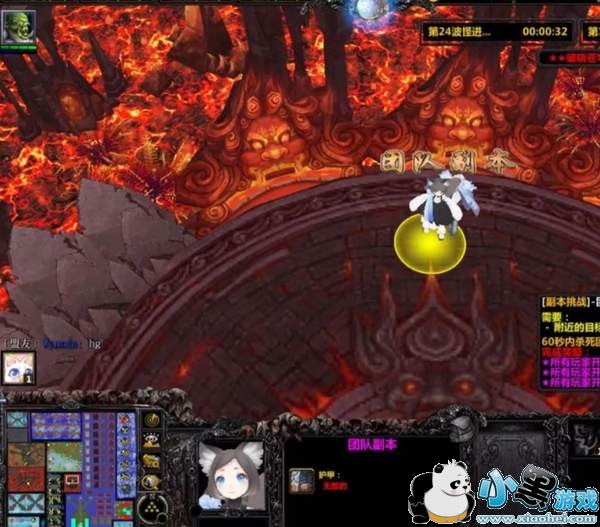
Task: Open the quest challenge panel header
Action: pos(569,299)
